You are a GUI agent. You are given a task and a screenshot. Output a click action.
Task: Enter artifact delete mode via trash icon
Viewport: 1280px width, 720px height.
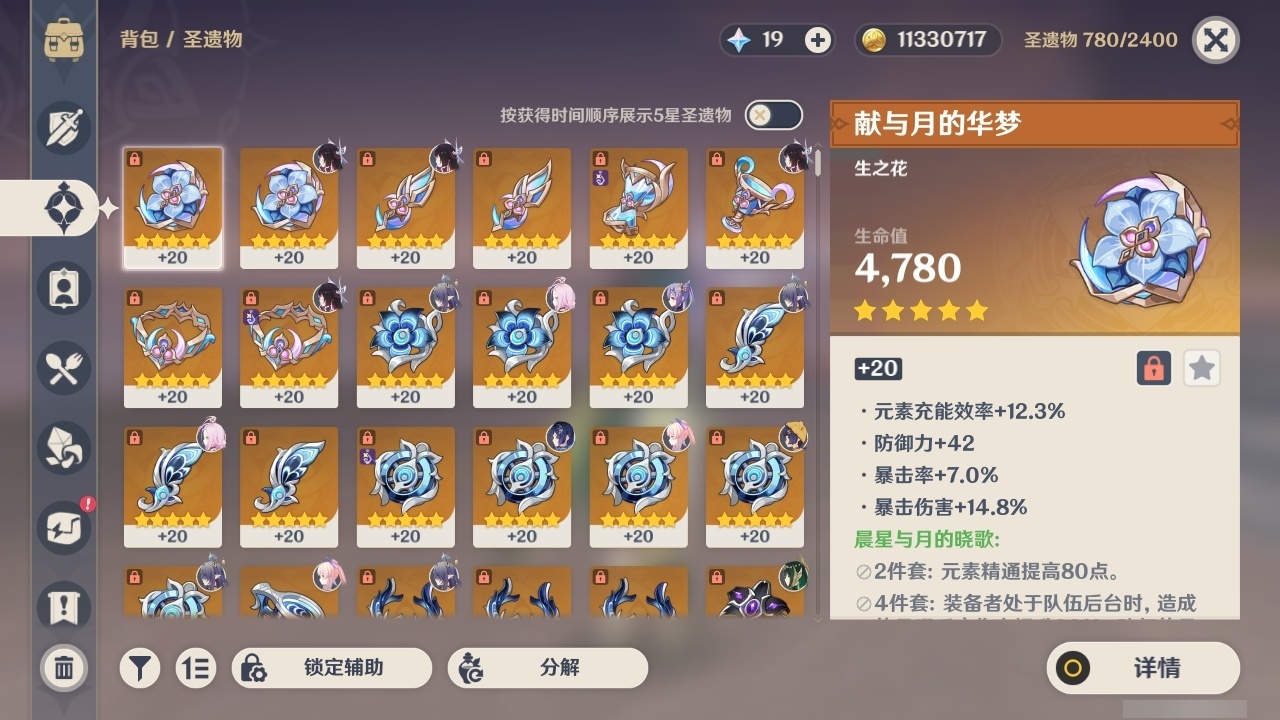(x=63, y=668)
